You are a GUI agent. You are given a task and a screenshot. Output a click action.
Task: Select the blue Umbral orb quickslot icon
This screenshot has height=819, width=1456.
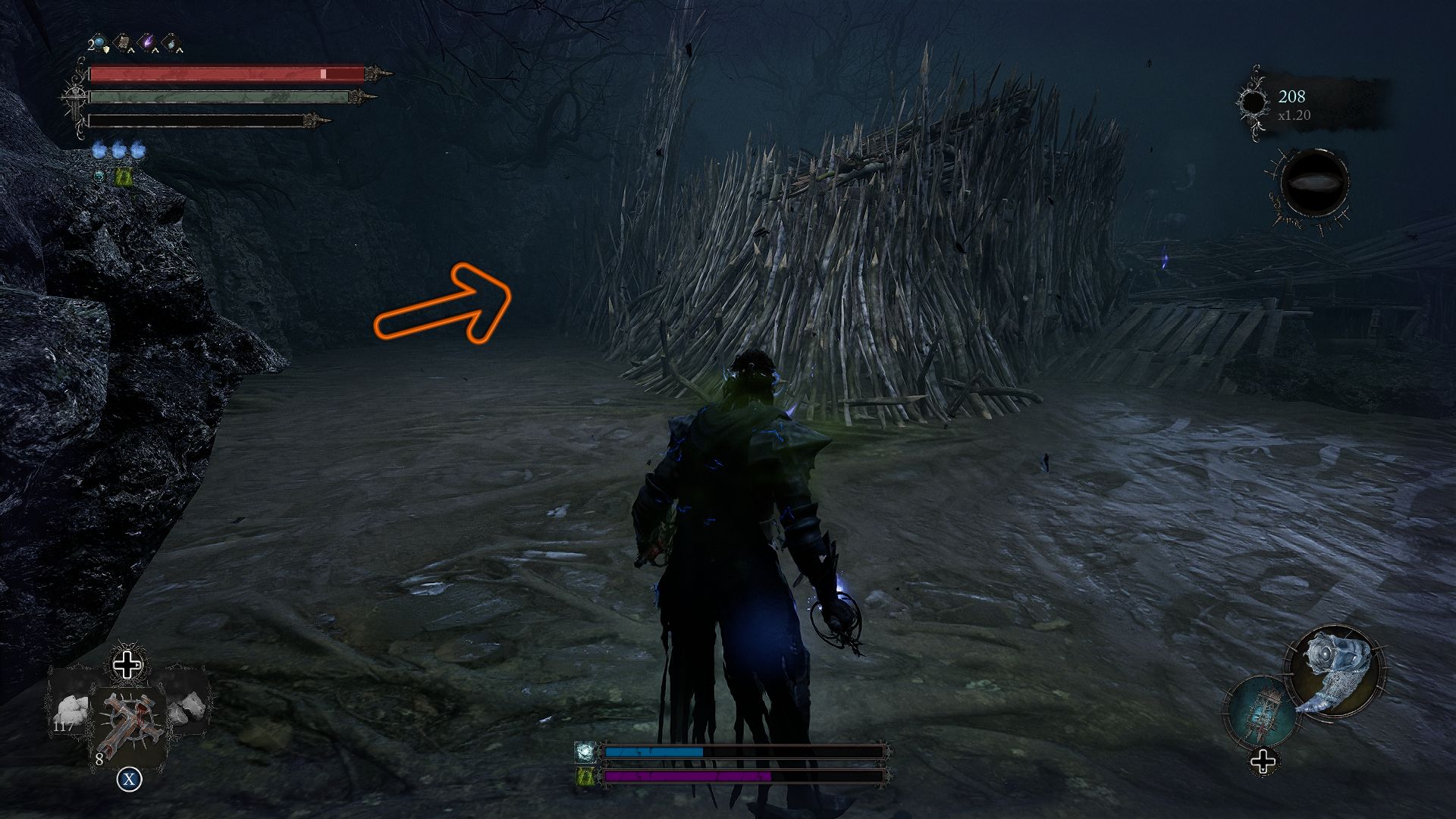tap(99, 42)
